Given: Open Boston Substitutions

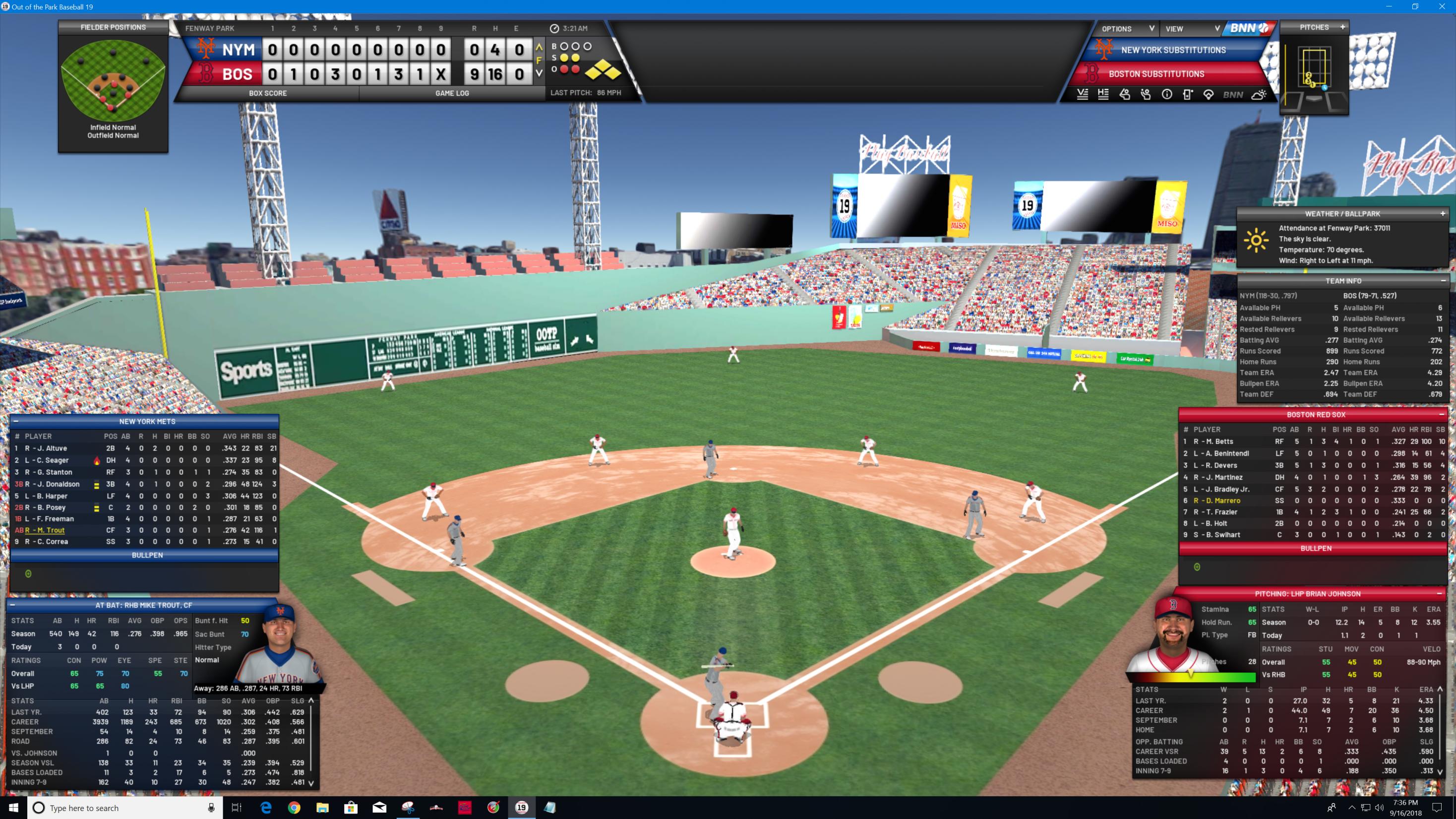Looking at the screenshot, I should (x=1156, y=74).
